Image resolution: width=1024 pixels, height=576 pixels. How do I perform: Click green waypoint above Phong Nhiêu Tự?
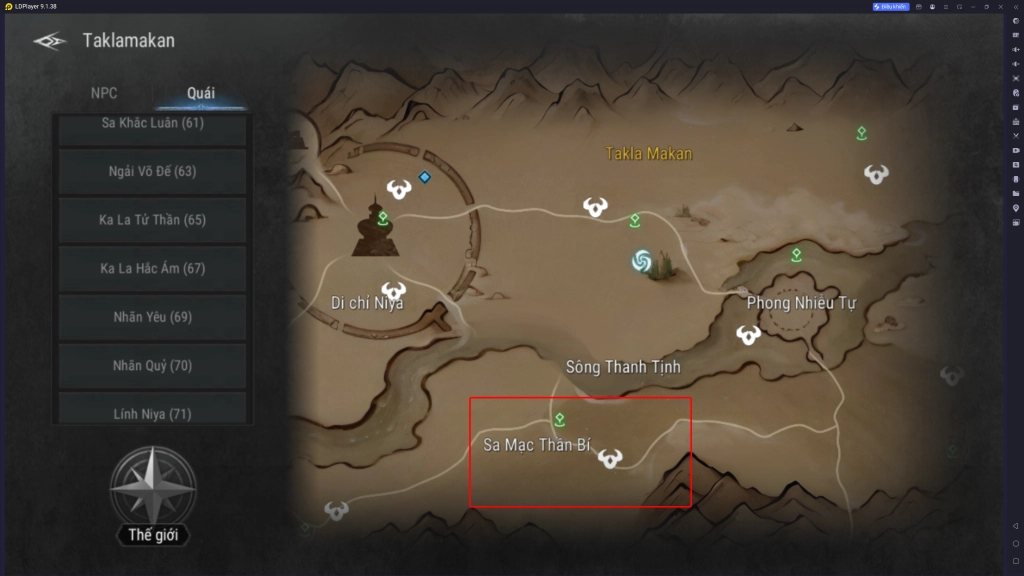pyautogui.click(x=796, y=255)
